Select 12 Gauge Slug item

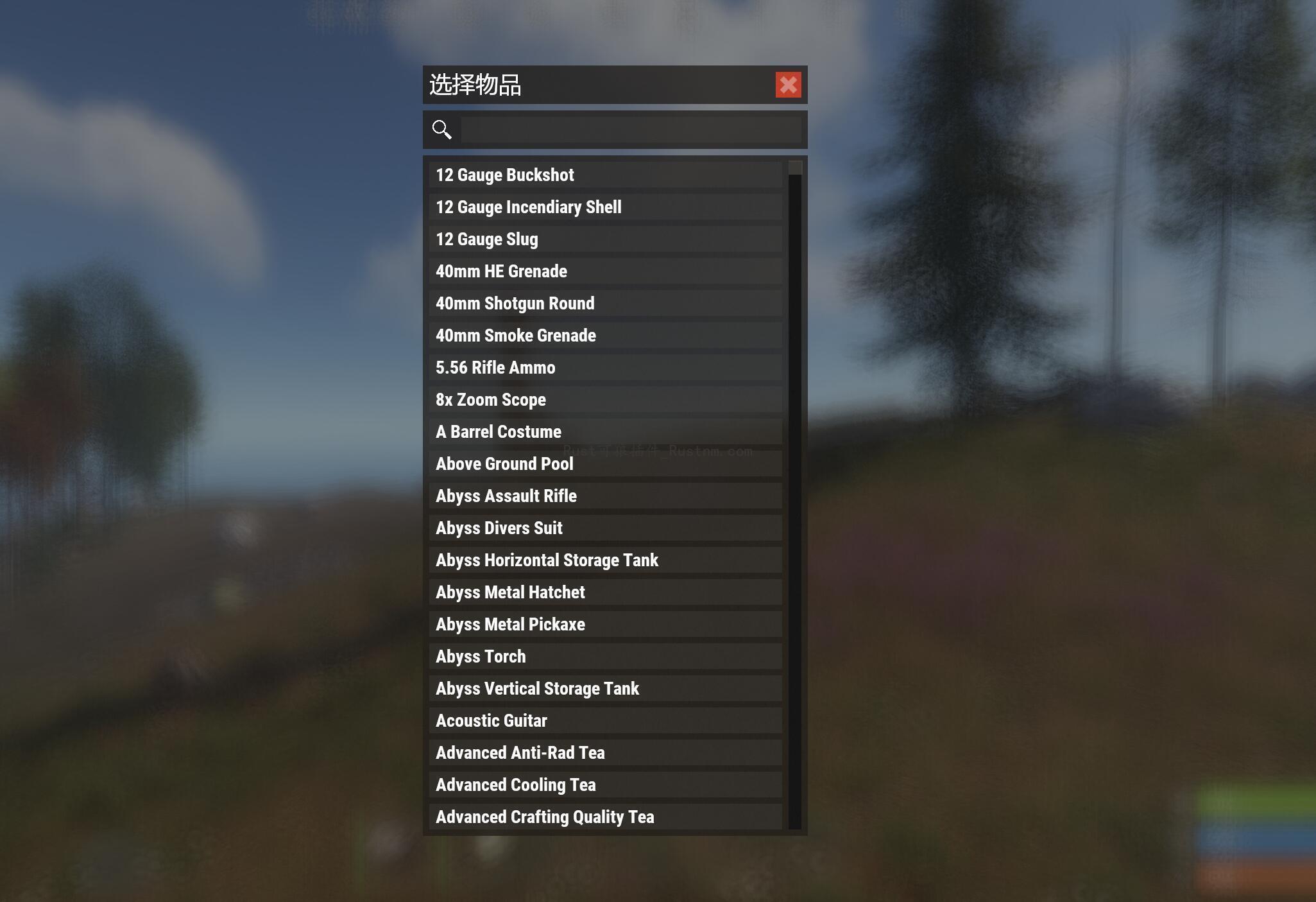[x=605, y=239]
